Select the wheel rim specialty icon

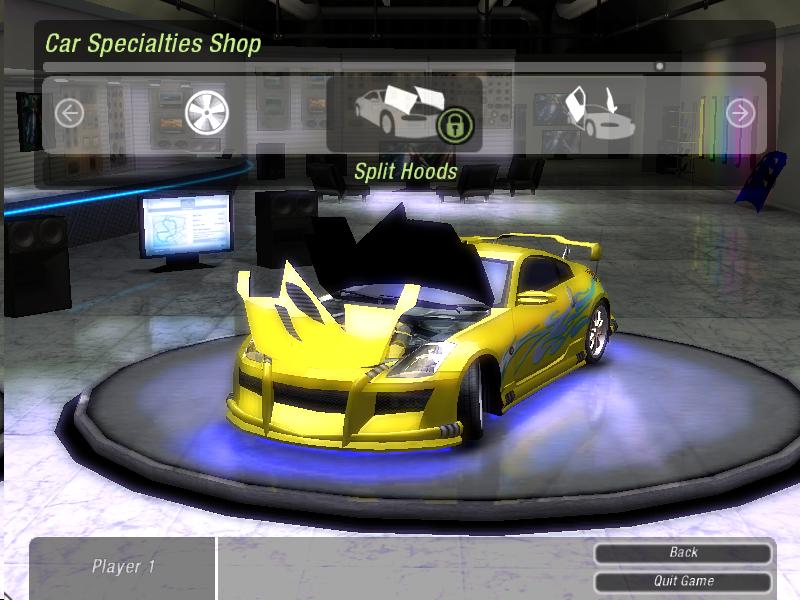pos(207,113)
